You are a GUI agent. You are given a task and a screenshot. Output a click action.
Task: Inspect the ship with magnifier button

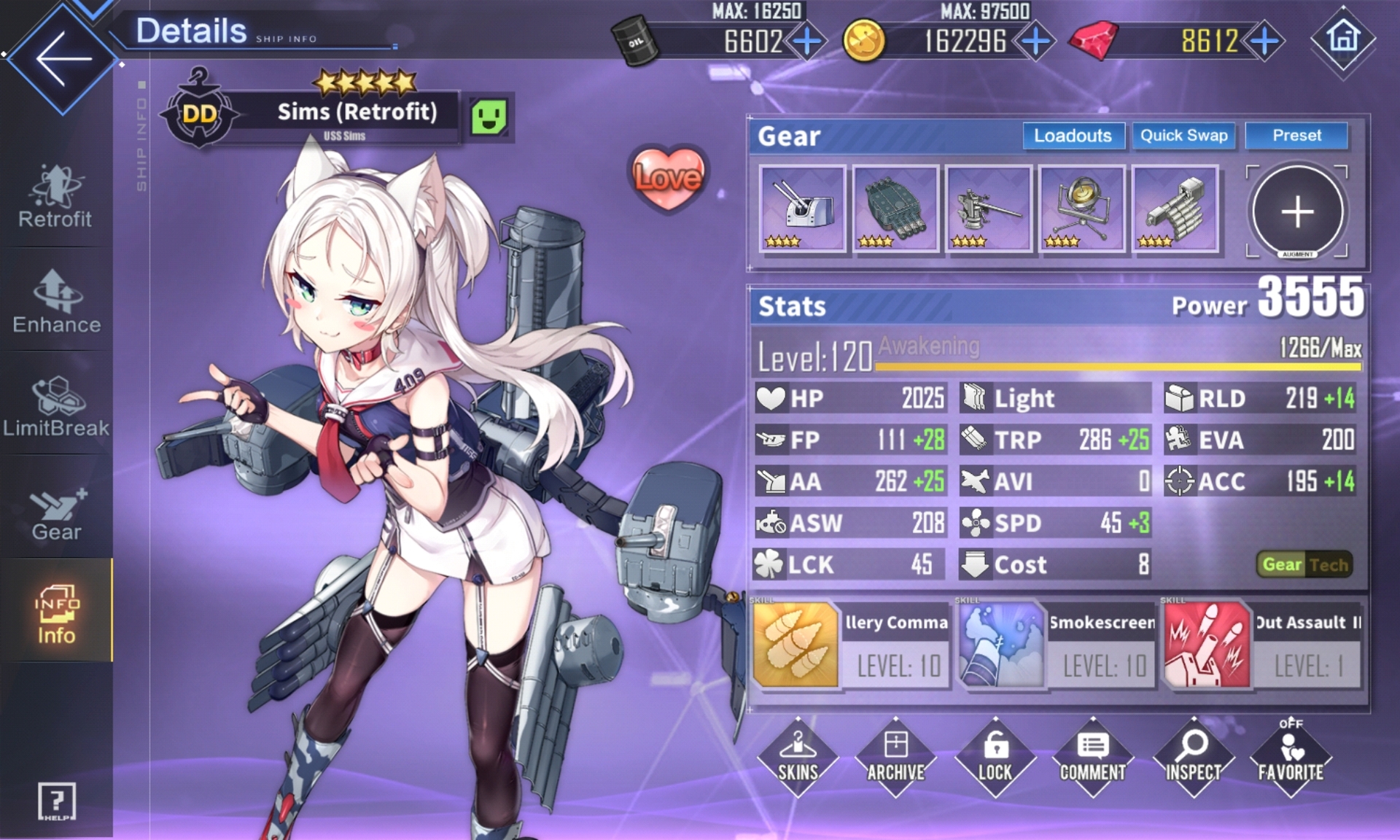[x=1193, y=756]
